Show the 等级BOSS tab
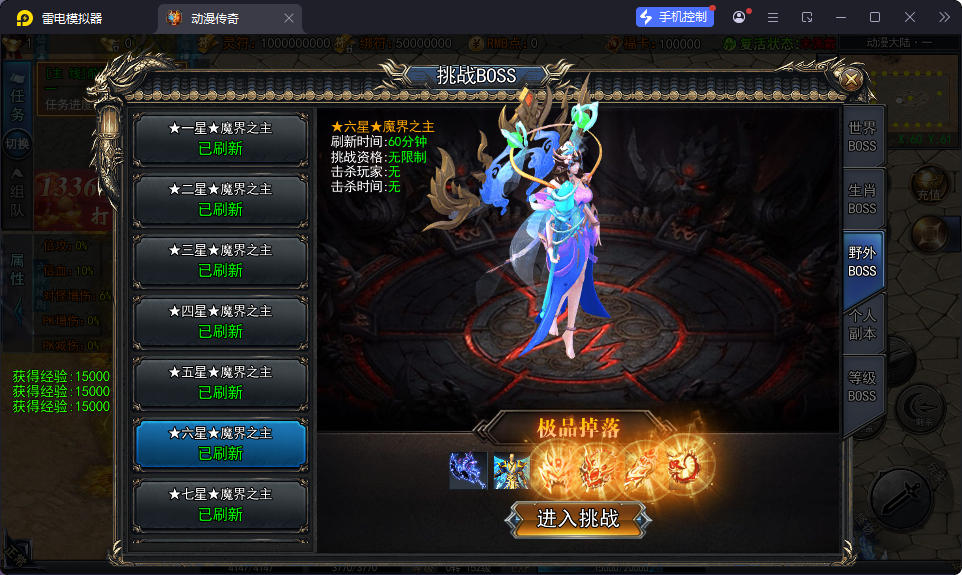The image size is (962, 575). coord(862,387)
